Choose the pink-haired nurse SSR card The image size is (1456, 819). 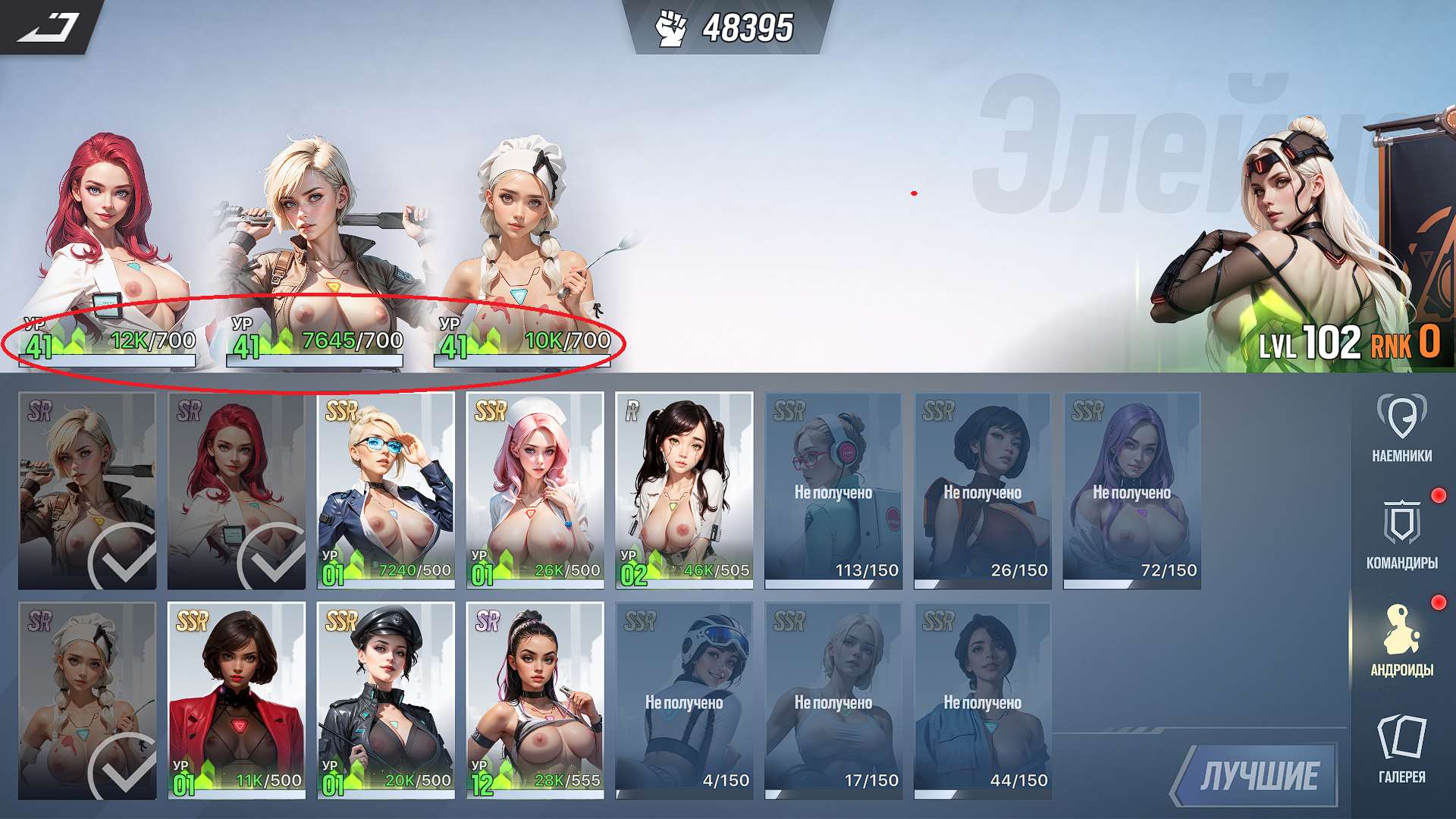[535, 490]
